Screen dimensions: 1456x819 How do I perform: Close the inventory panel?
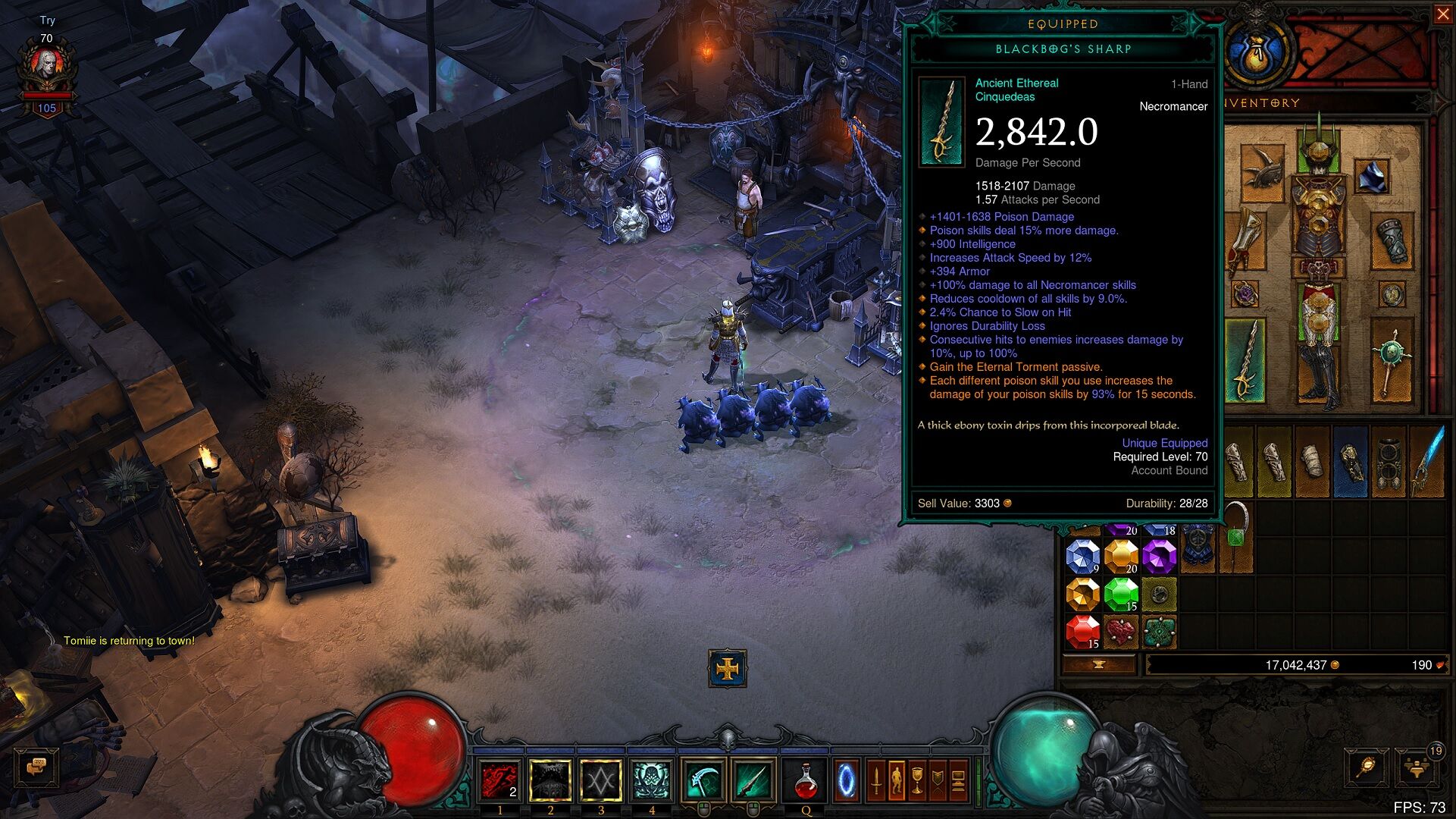1443,14
